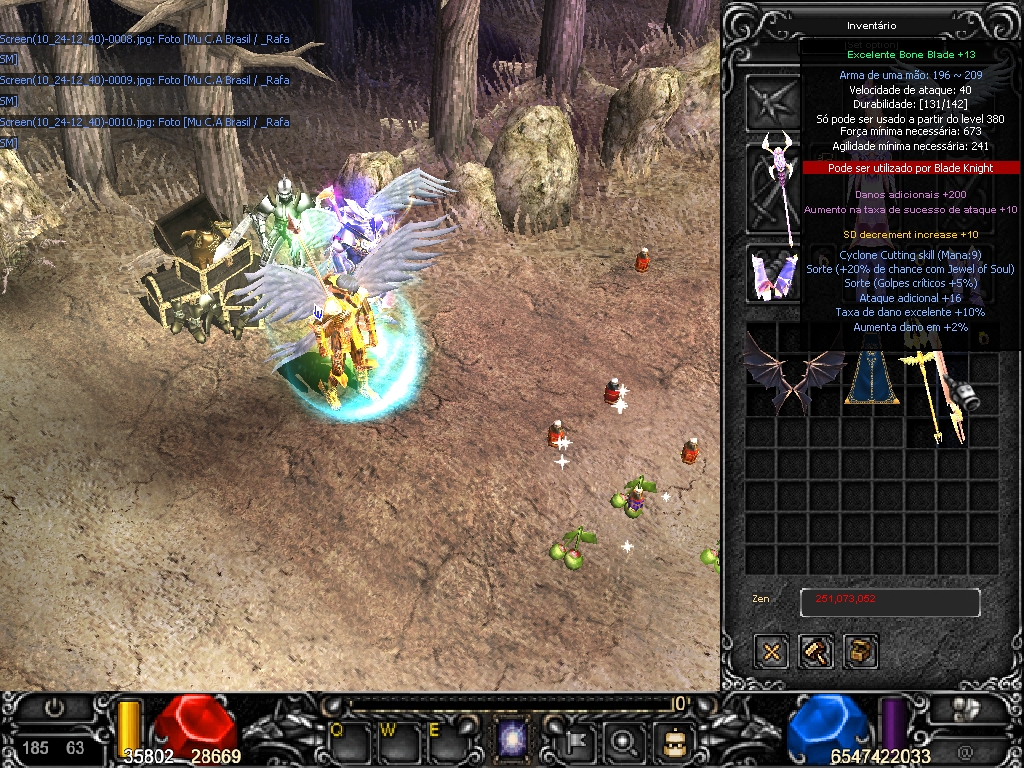The height and width of the screenshot is (768, 1024).
Task: Click the @ button at bottom right
Action: click(964, 751)
